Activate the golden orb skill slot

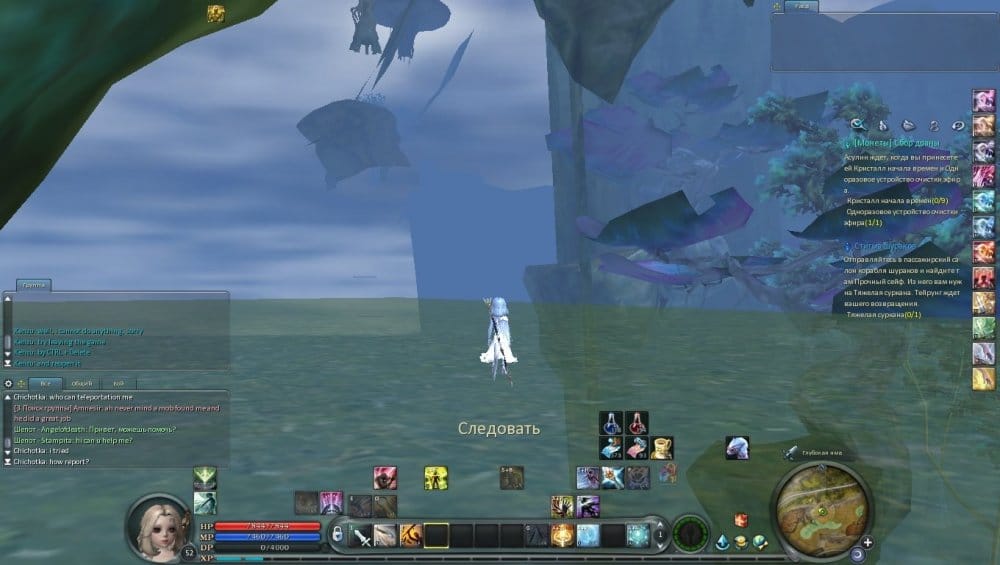(x=562, y=536)
